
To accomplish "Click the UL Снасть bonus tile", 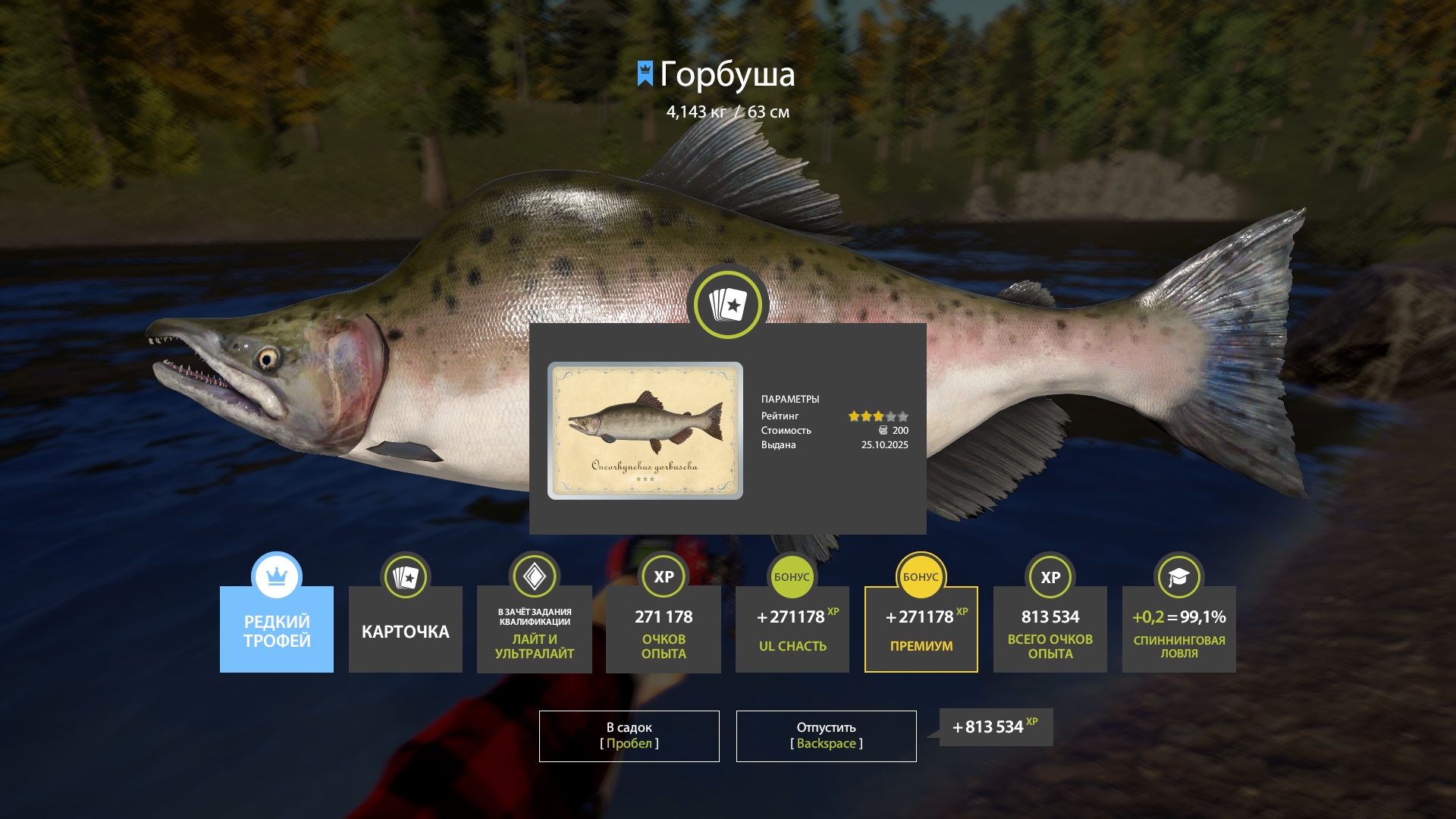I will click(792, 629).
